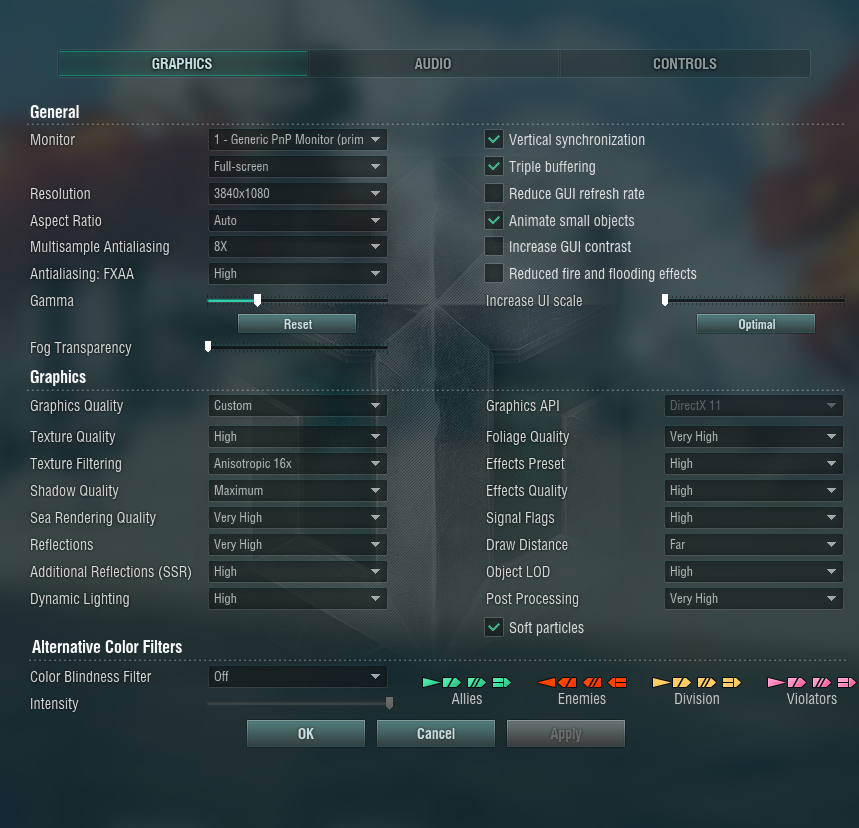859x828 pixels.
Task: Open the Draw Distance dropdown
Action: (753, 545)
